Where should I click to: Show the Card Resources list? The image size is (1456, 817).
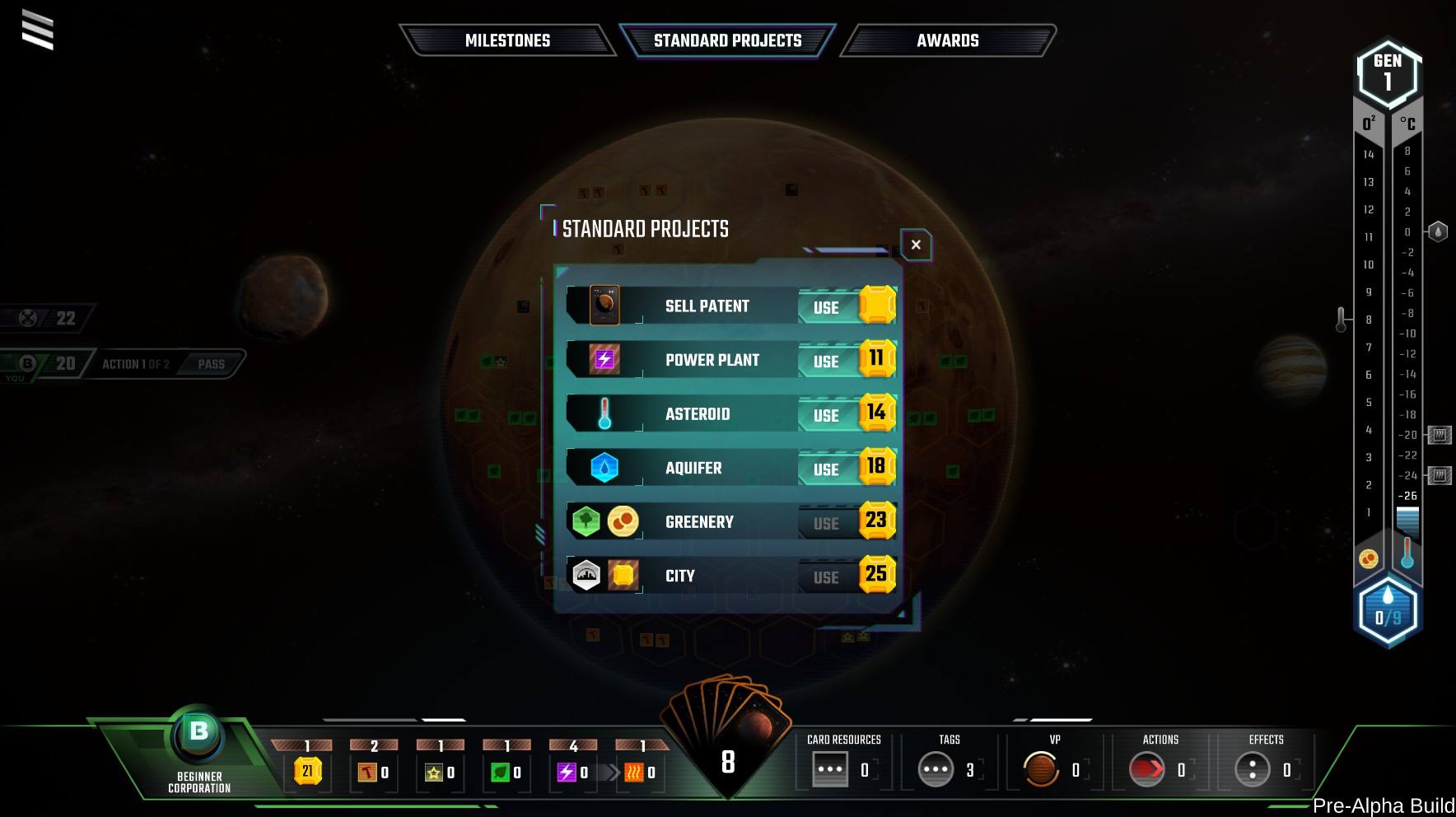click(830, 769)
